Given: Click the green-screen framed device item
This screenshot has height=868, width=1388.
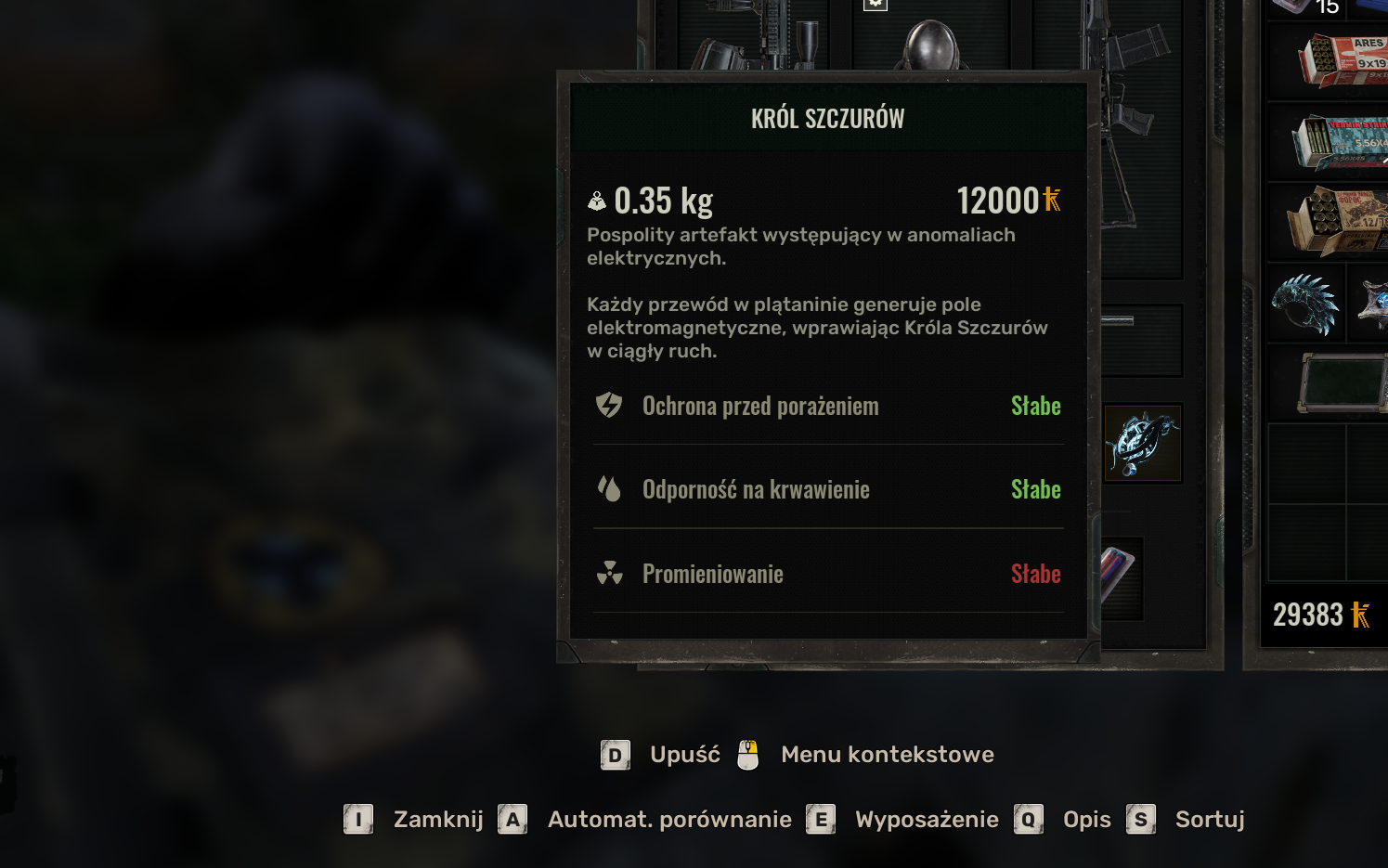Looking at the screenshot, I should 1341,382.
